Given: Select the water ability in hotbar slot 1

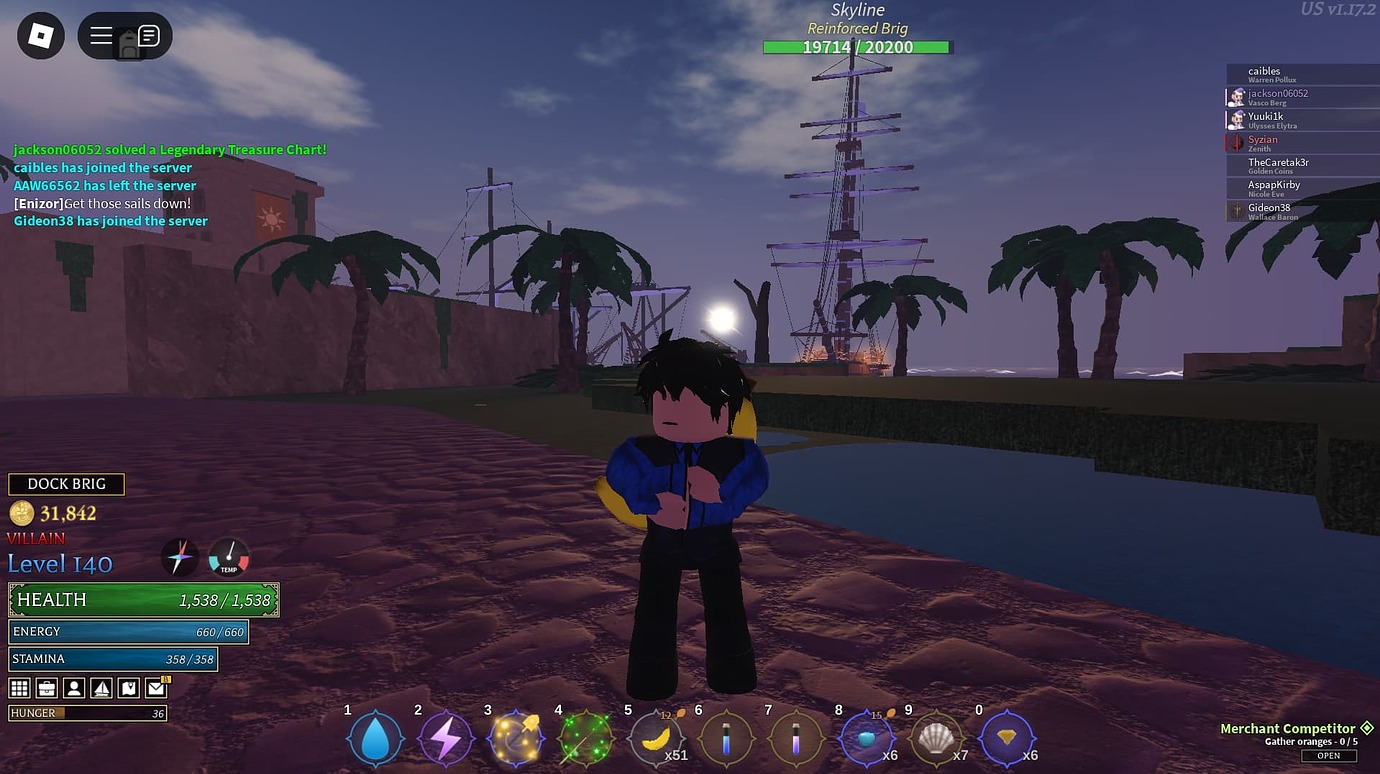Looking at the screenshot, I should pos(375,739).
